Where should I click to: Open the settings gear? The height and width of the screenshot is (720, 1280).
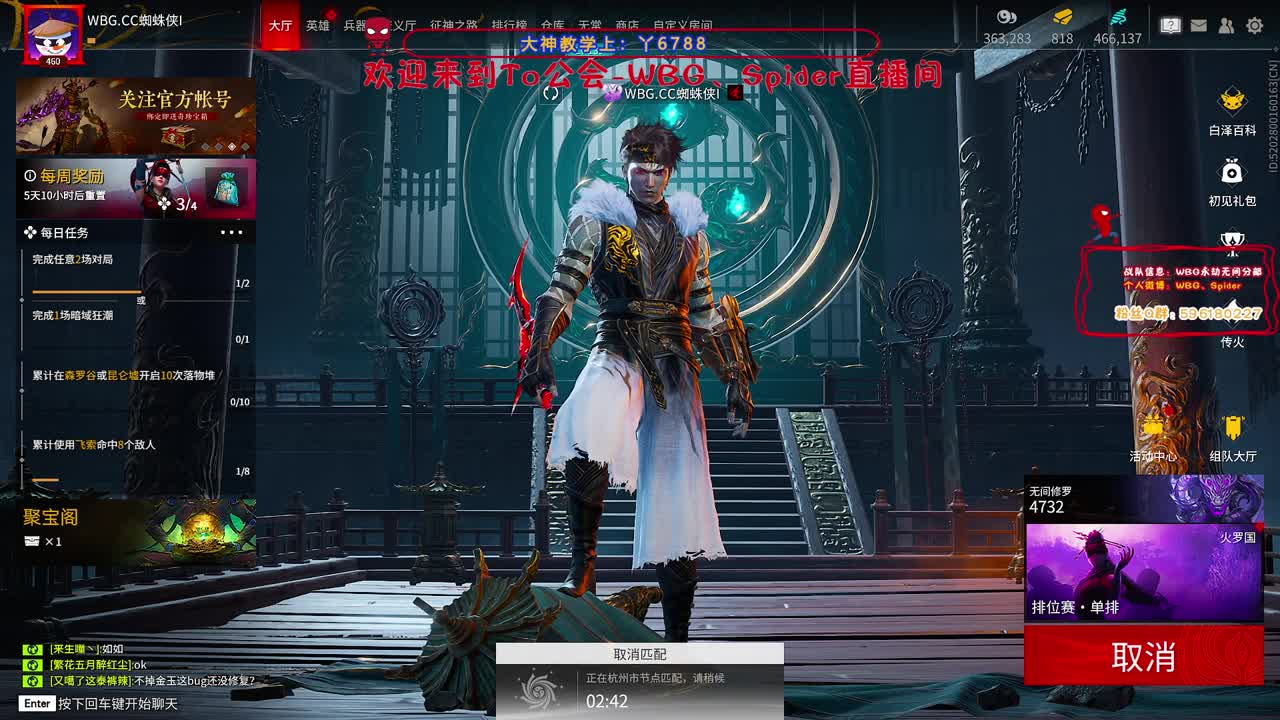pos(1256,26)
